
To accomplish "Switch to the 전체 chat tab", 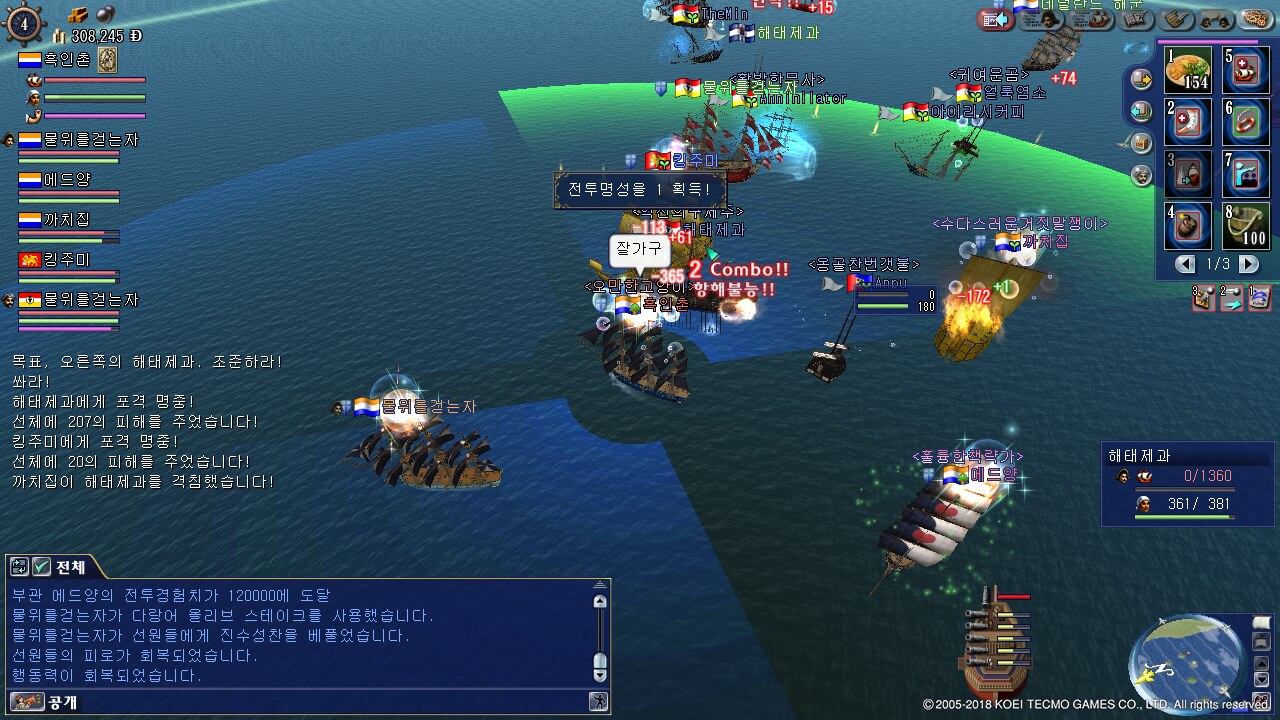I will pyautogui.click(x=68, y=567).
